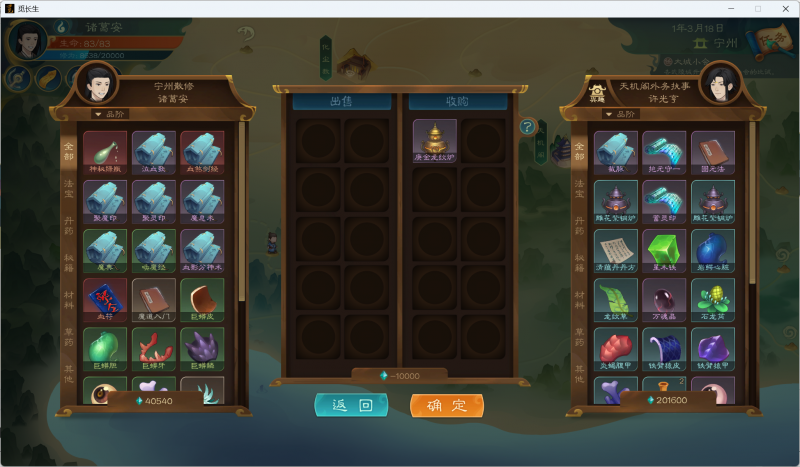Pick the green 巨蟒胆 item

tap(104, 348)
